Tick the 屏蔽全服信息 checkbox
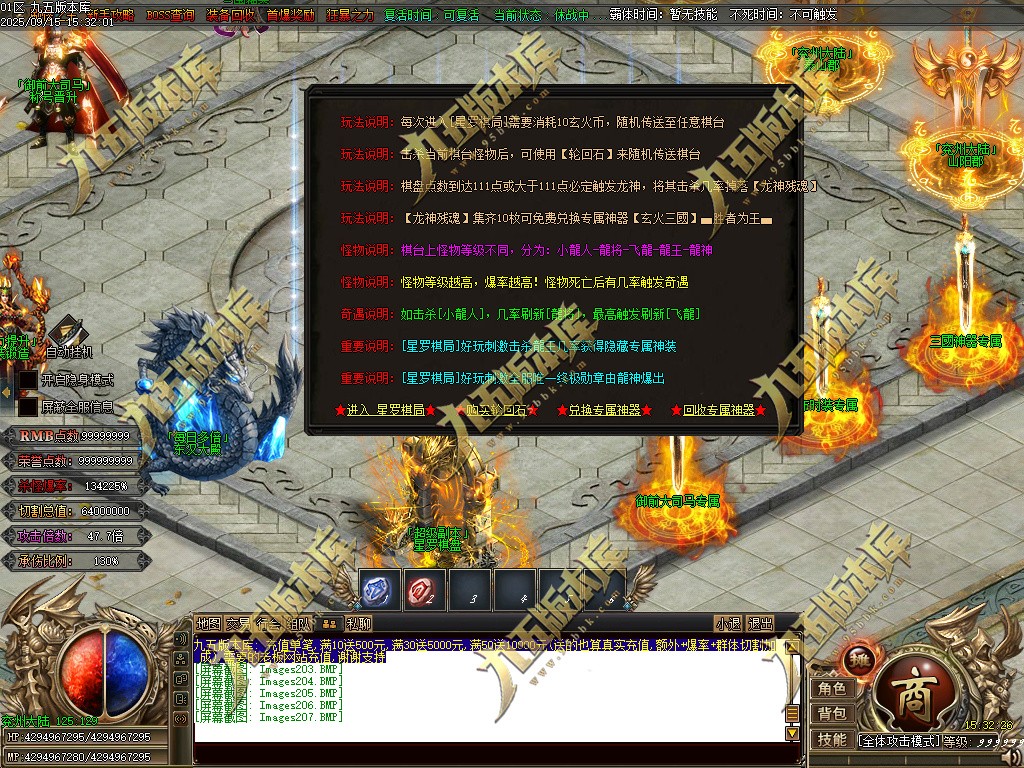 [x=28, y=407]
